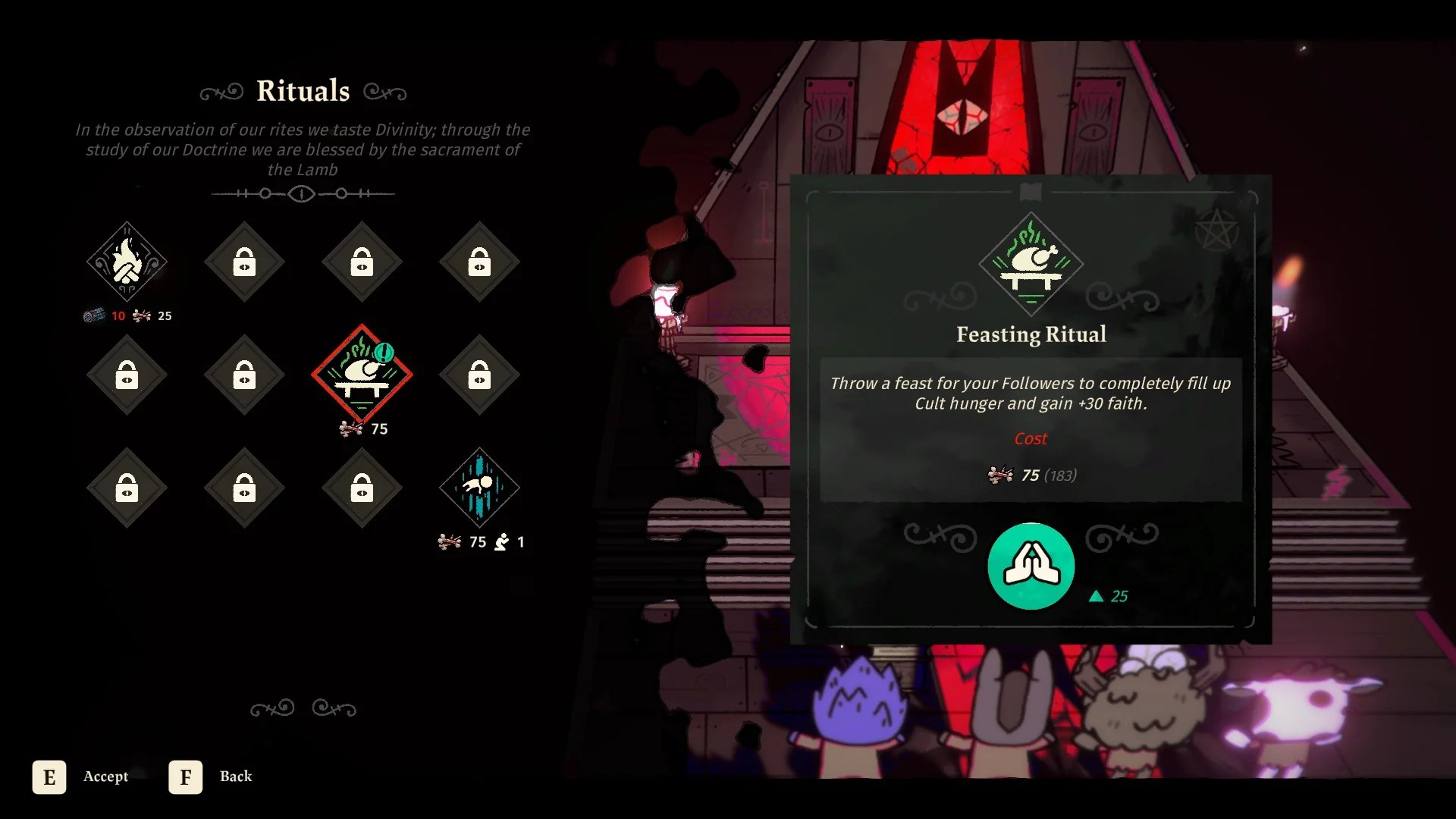Perform the ritual with praying hands button

pyautogui.click(x=1031, y=566)
